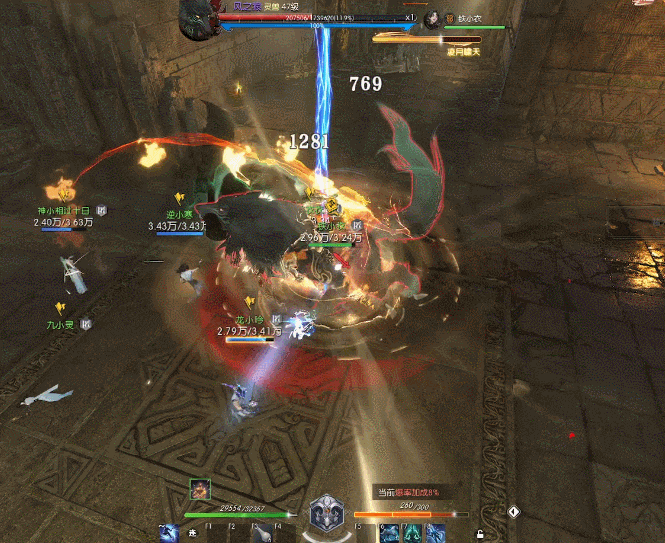Select party member 神小相江十日 nameplate
Screen dimensions: 665x543
tap(64, 211)
